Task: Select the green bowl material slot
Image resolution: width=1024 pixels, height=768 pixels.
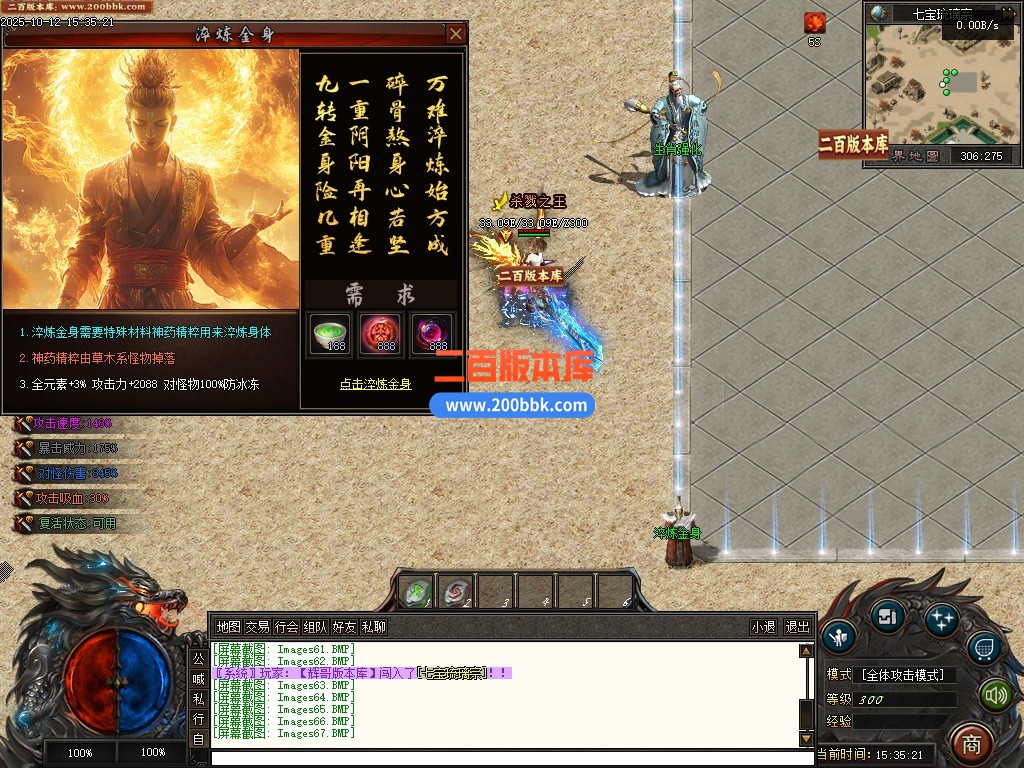Action: pyautogui.click(x=331, y=333)
